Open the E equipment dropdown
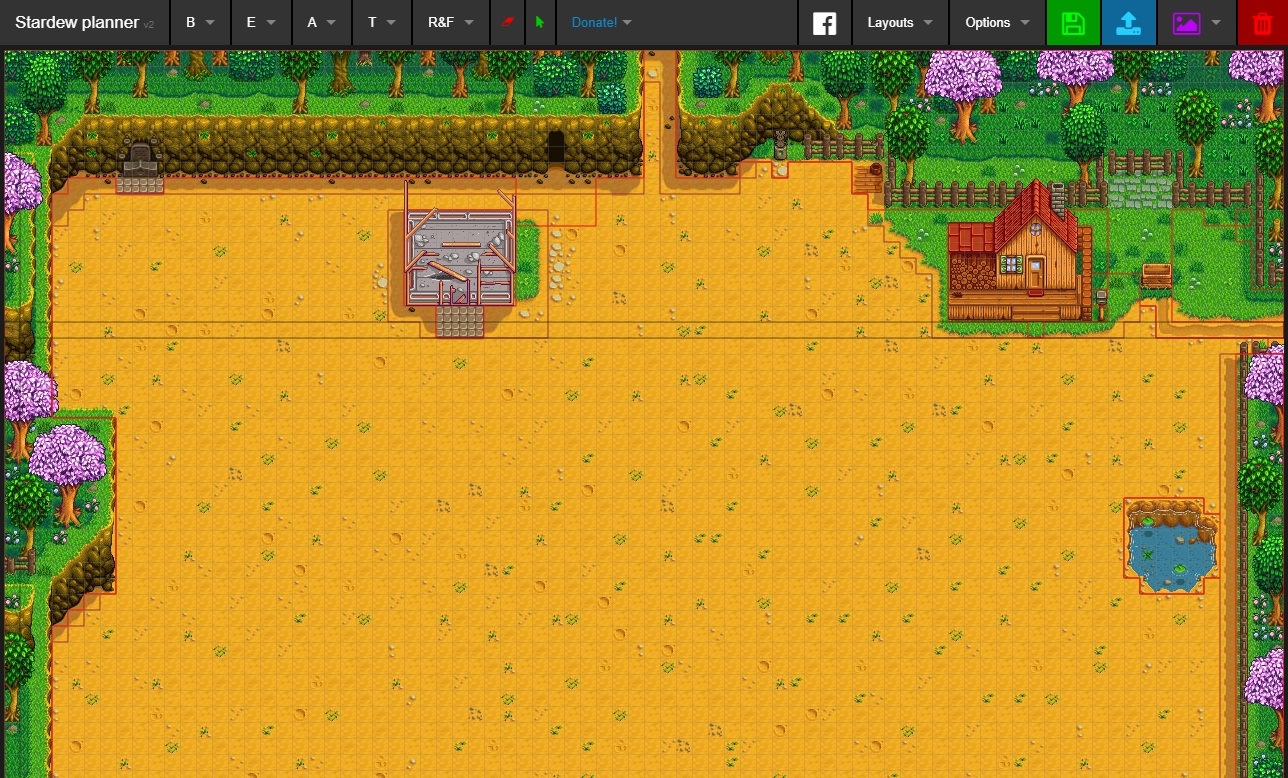The width and height of the screenshot is (1288, 778). 258,22
